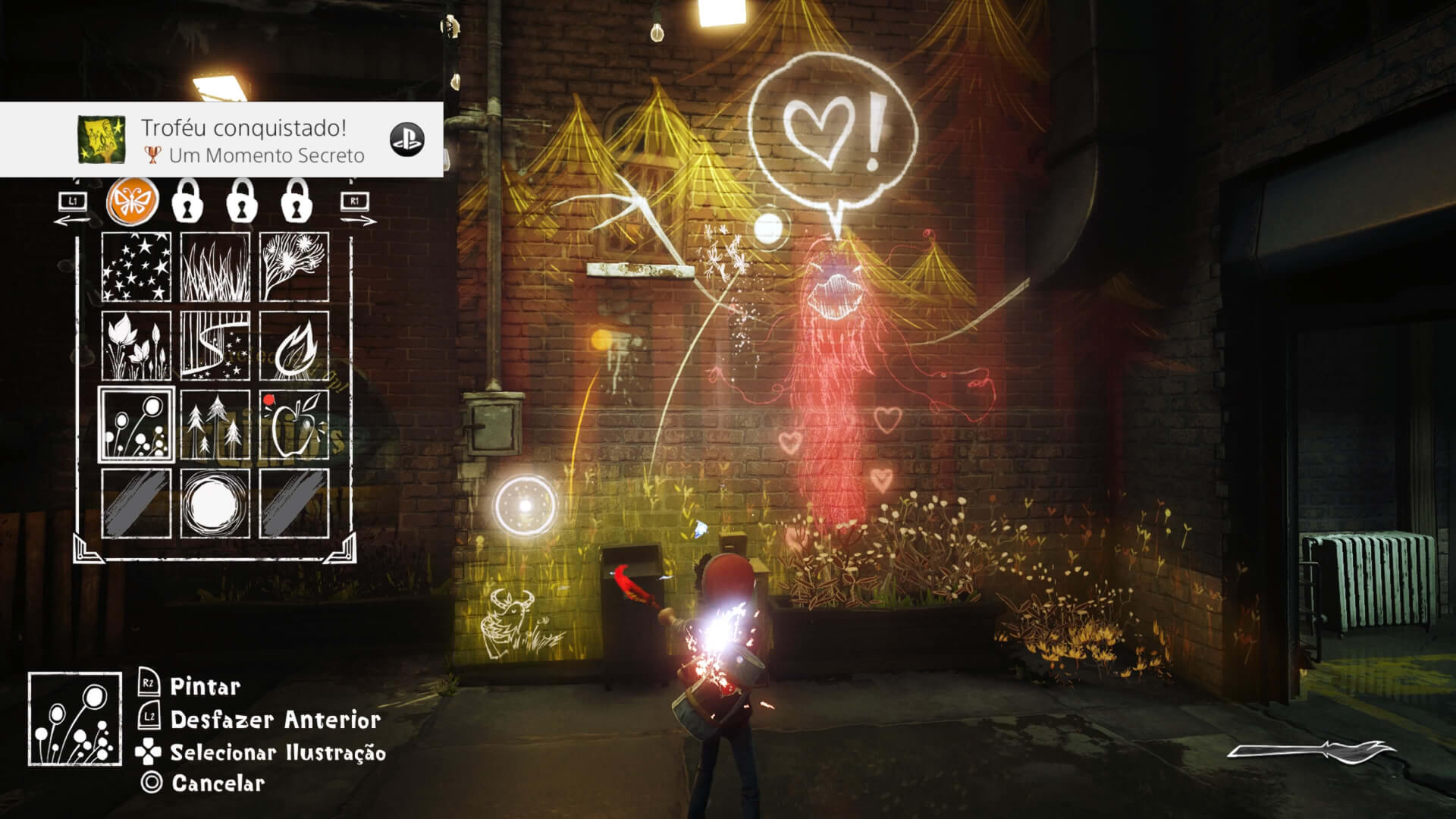Choose the glowing moon illustration
The image size is (1456, 819).
(215, 504)
